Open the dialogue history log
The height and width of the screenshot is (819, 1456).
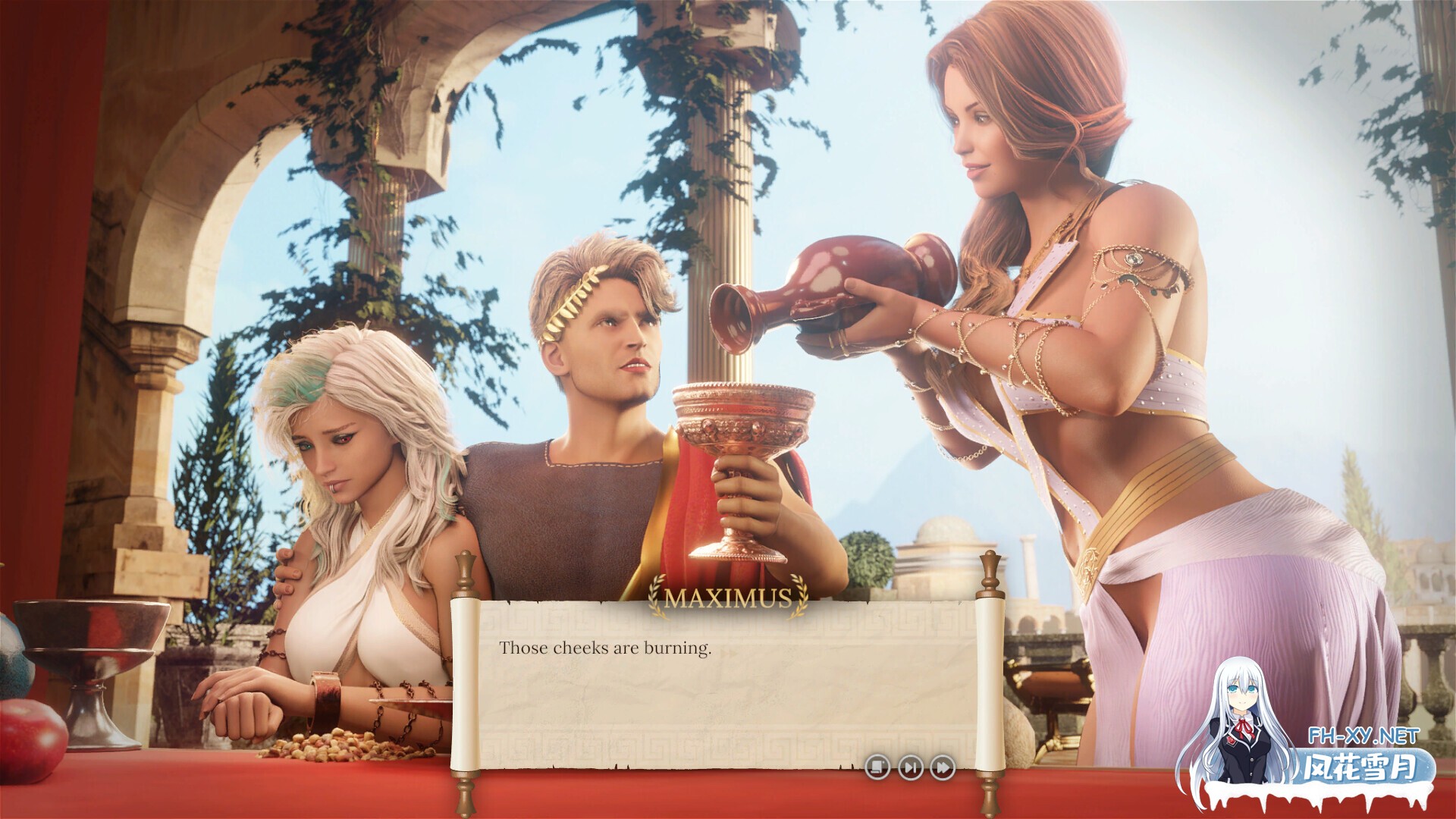[x=877, y=767]
